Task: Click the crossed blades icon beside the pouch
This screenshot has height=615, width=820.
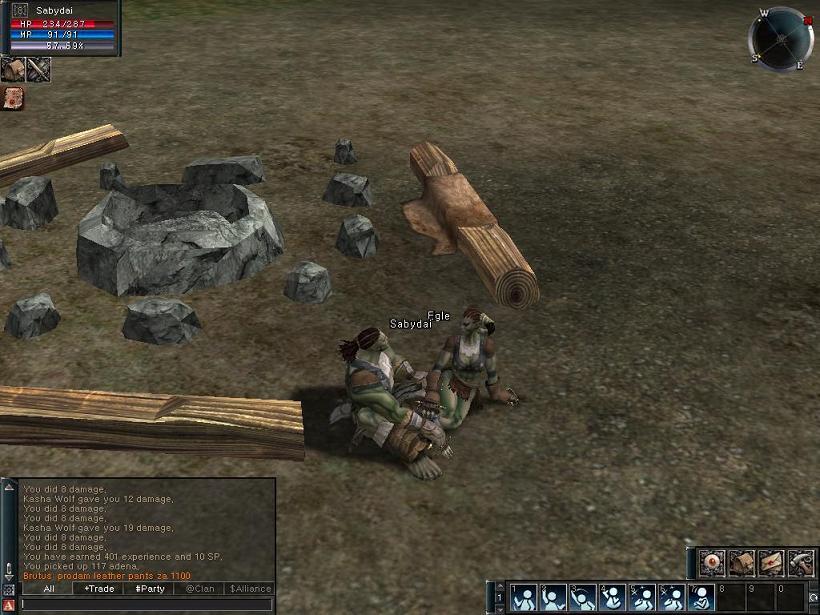Action: 39,69
